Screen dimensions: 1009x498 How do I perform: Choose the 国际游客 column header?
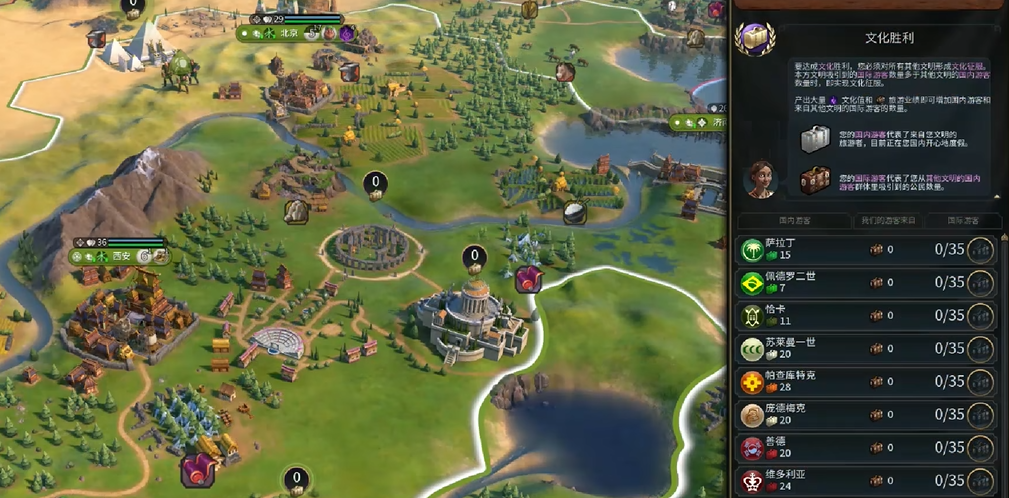tap(964, 220)
